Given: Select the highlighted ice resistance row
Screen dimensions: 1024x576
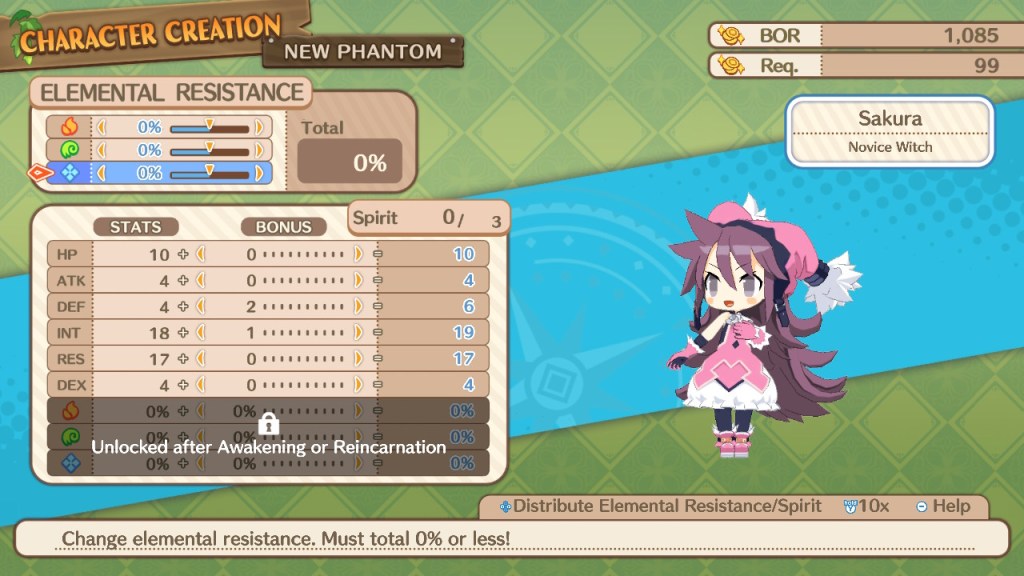Looking at the screenshot, I should pyautogui.click(x=159, y=173).
